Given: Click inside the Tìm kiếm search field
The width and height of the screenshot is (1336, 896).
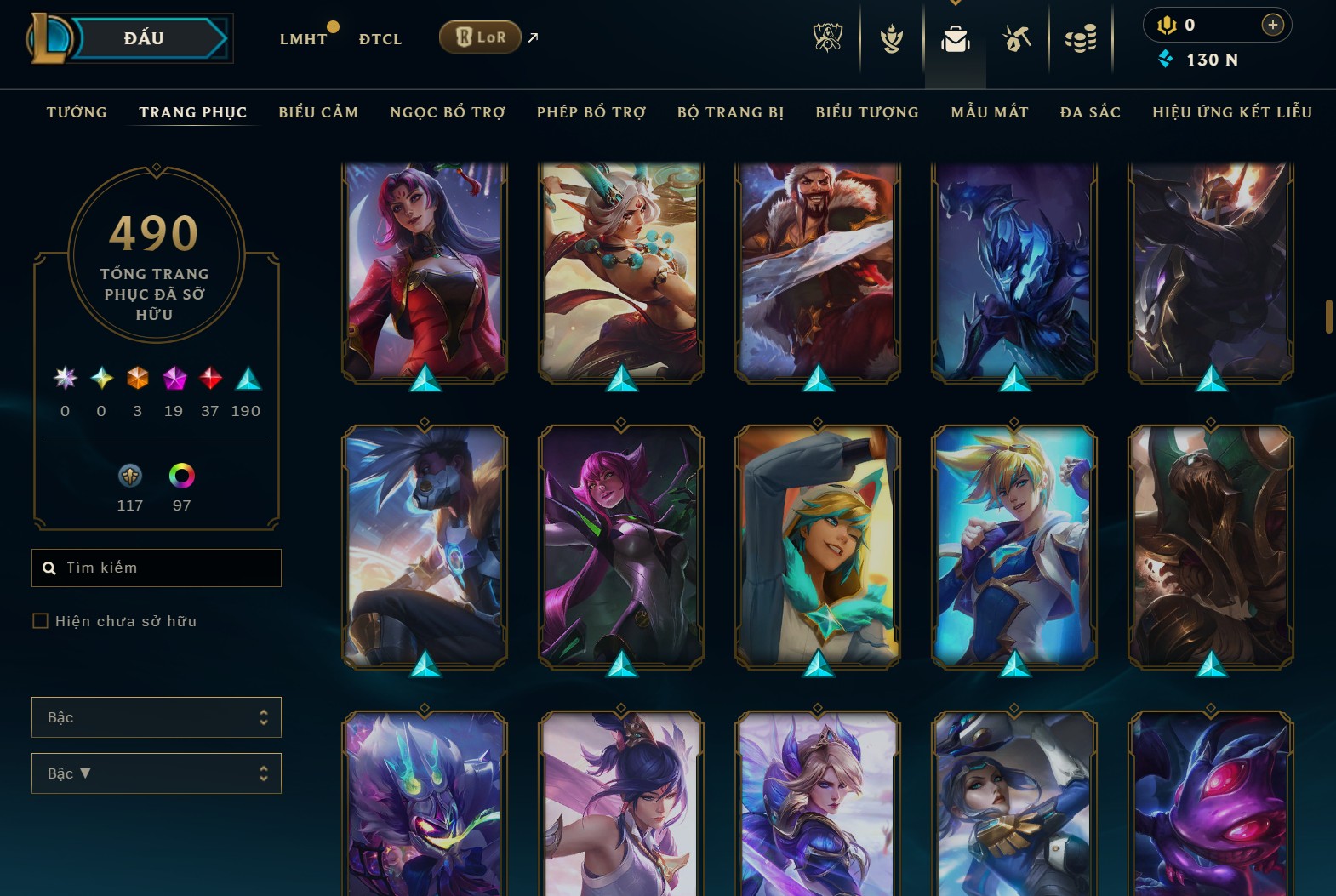Looking at the screenshot, I should (x=157, y=568).
